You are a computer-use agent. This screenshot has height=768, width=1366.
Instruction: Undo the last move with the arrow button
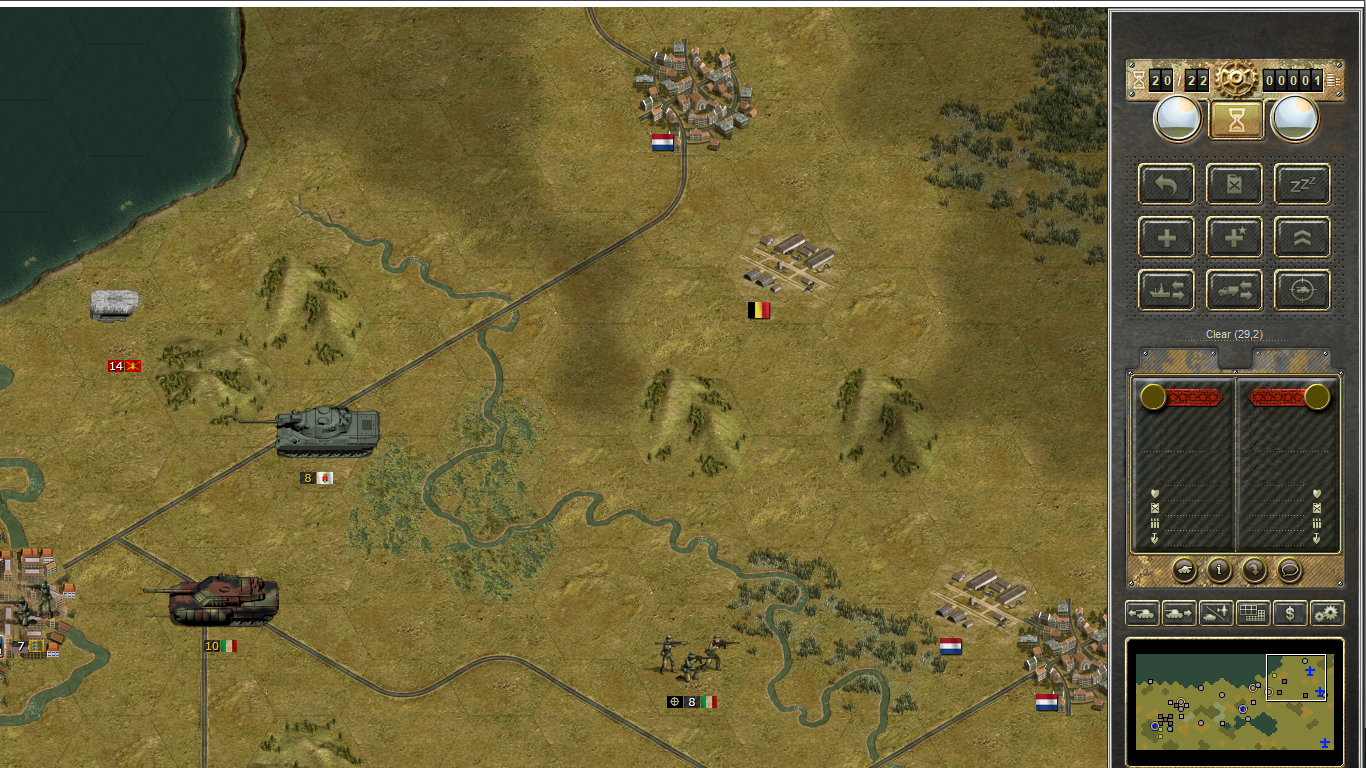pyautogui.click(x=1166, y=184)
